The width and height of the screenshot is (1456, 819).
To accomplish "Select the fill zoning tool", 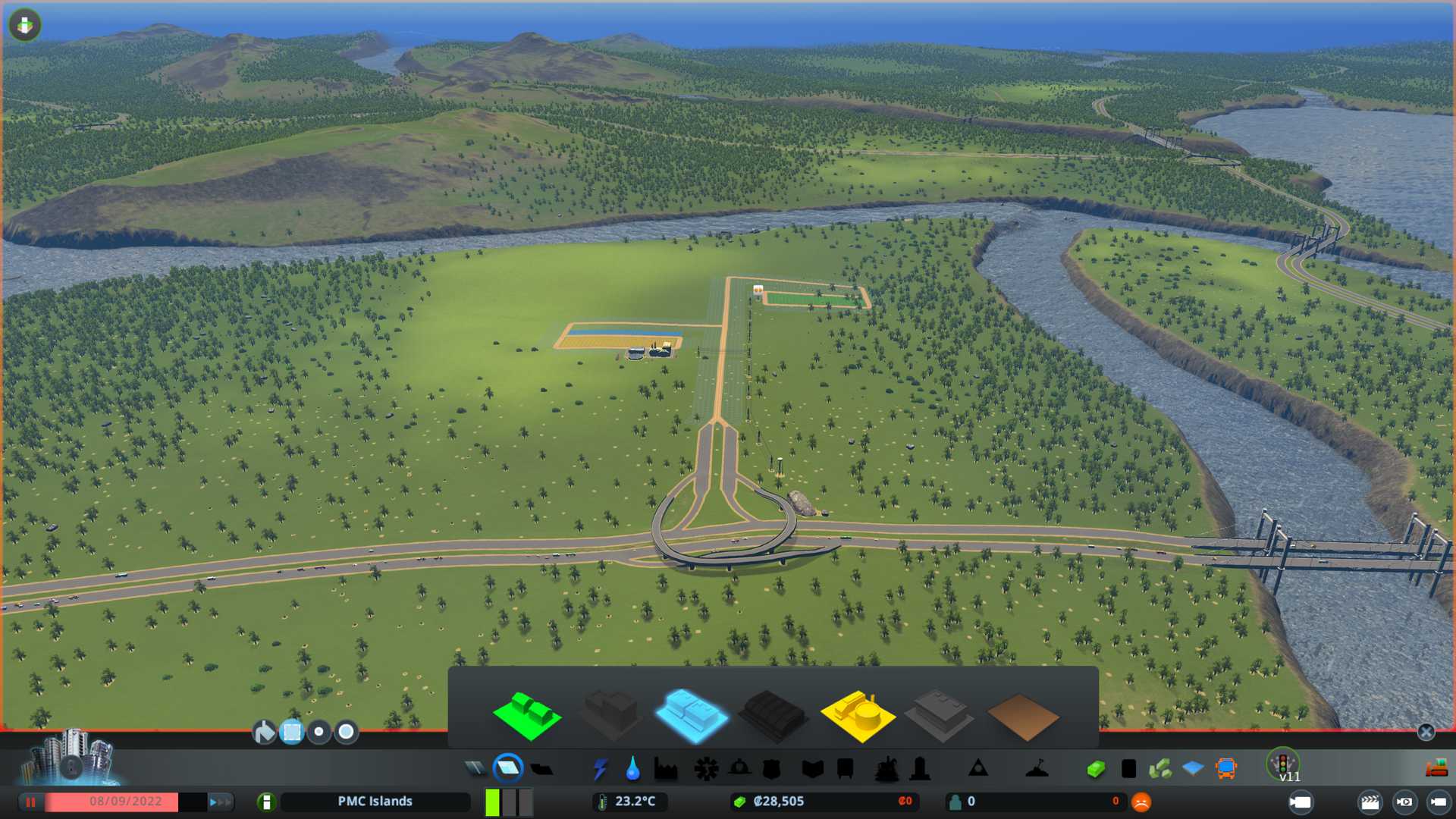I will [x=264, y=732].
